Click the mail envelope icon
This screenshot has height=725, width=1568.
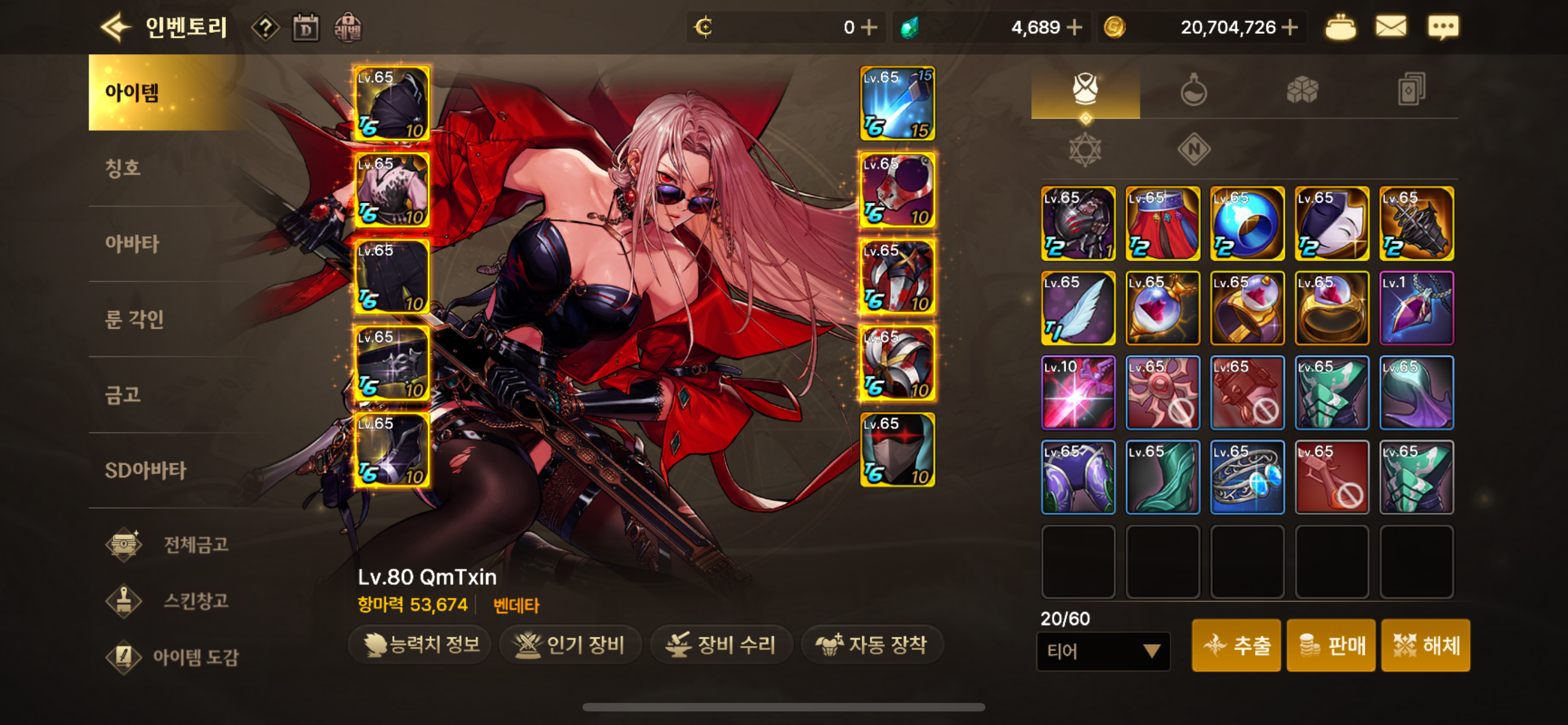tap(1391, 26)
